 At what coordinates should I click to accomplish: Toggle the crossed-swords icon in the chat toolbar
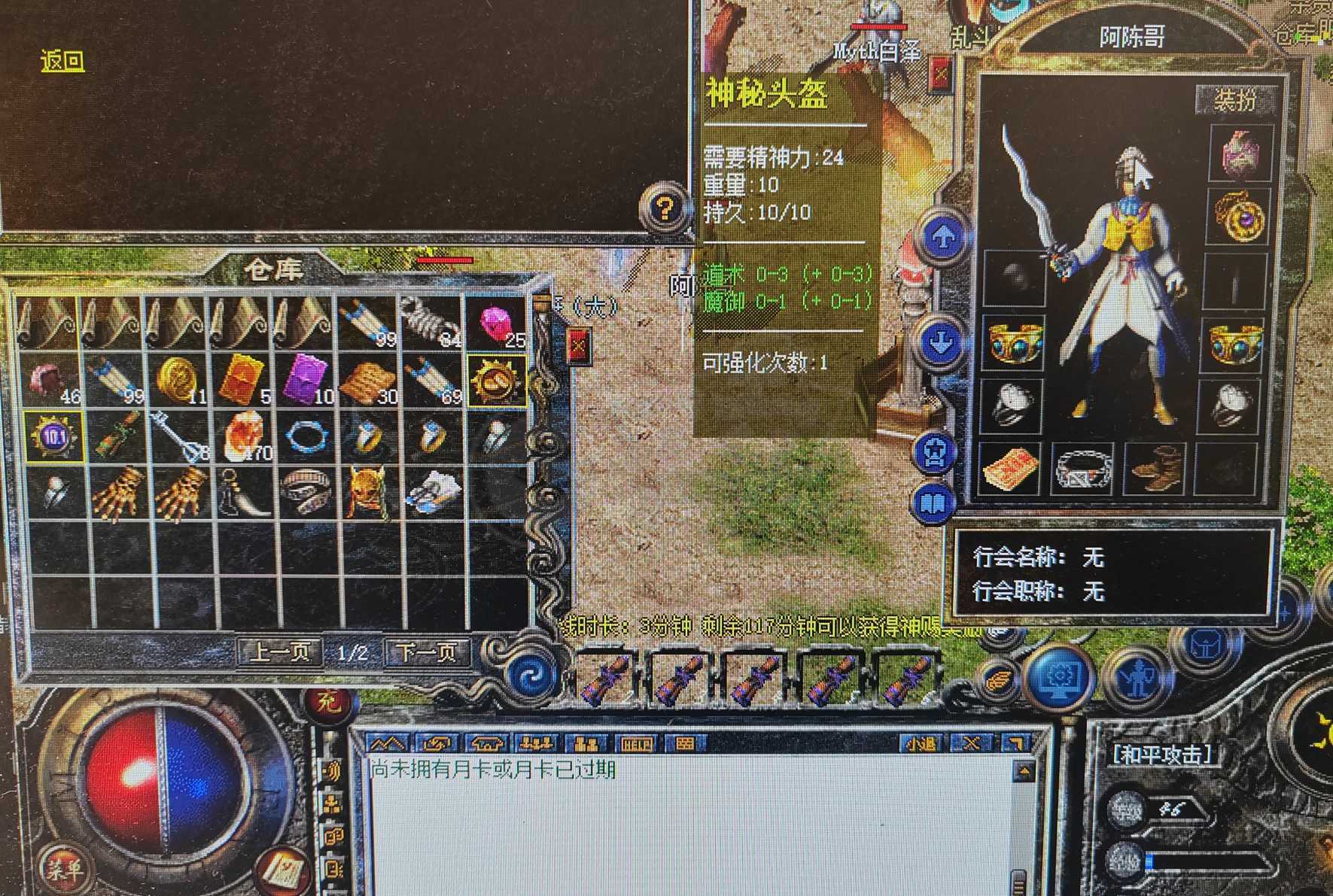[972, 743]
